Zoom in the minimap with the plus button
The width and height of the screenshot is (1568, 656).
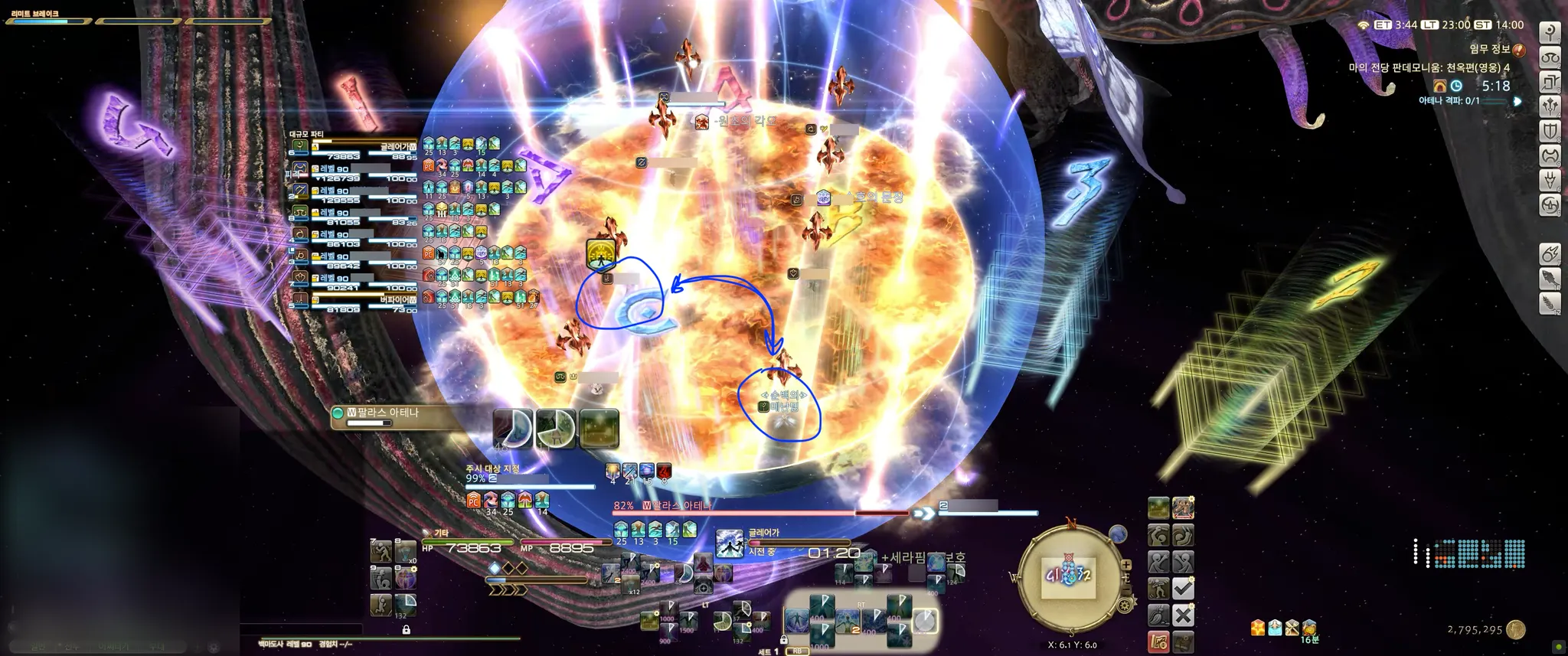(x=1126, y=565)
